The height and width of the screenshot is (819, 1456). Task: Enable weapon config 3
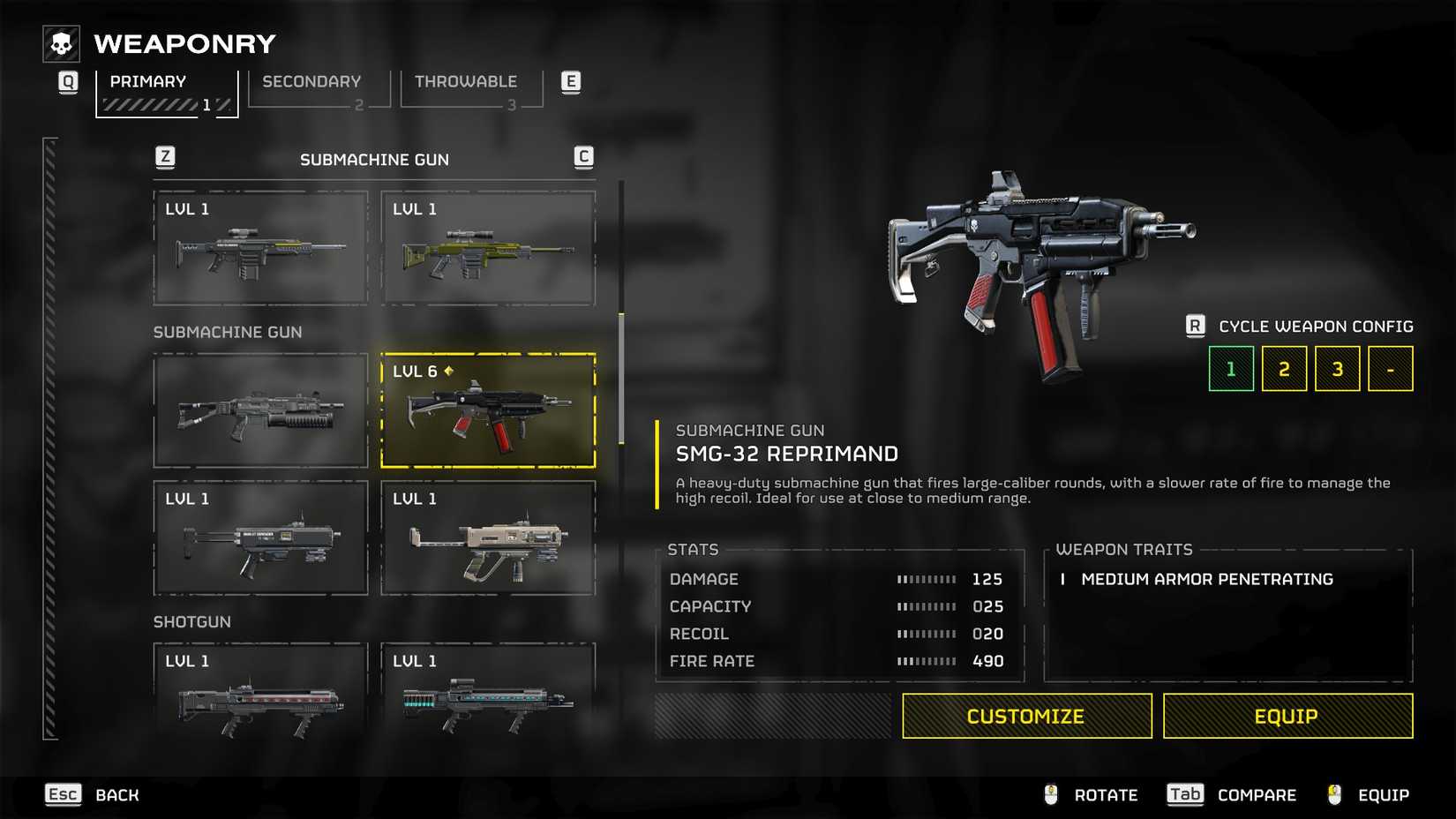pos(1337,368)
